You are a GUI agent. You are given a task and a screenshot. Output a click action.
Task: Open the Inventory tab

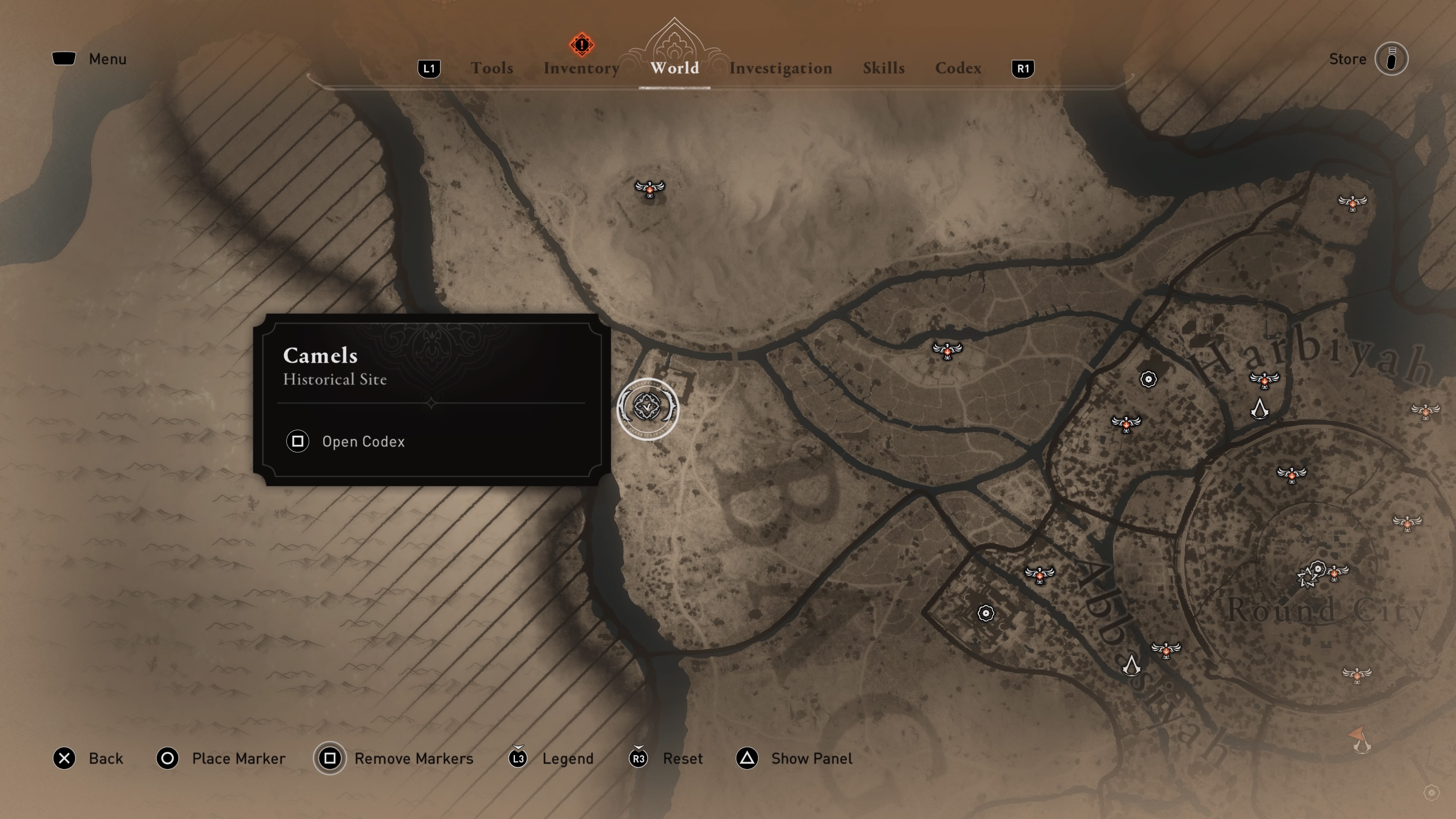(x=581, y=68)
